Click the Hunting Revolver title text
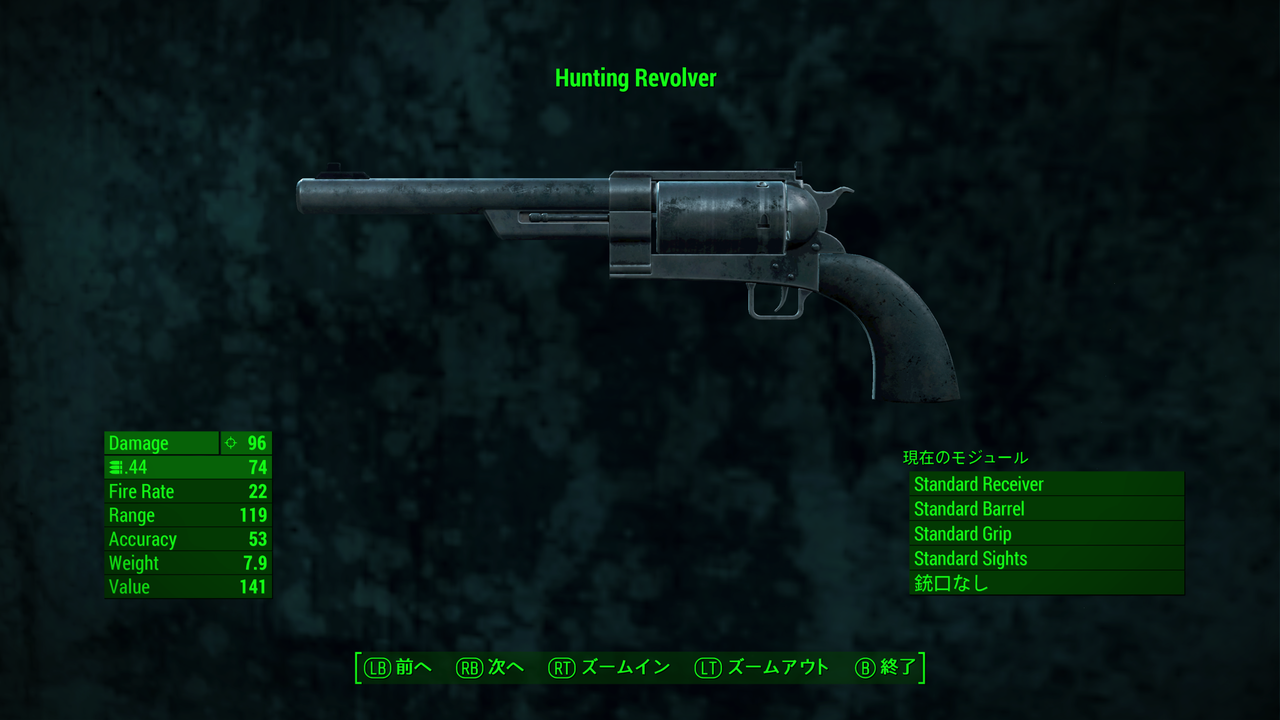 [637, 78]
